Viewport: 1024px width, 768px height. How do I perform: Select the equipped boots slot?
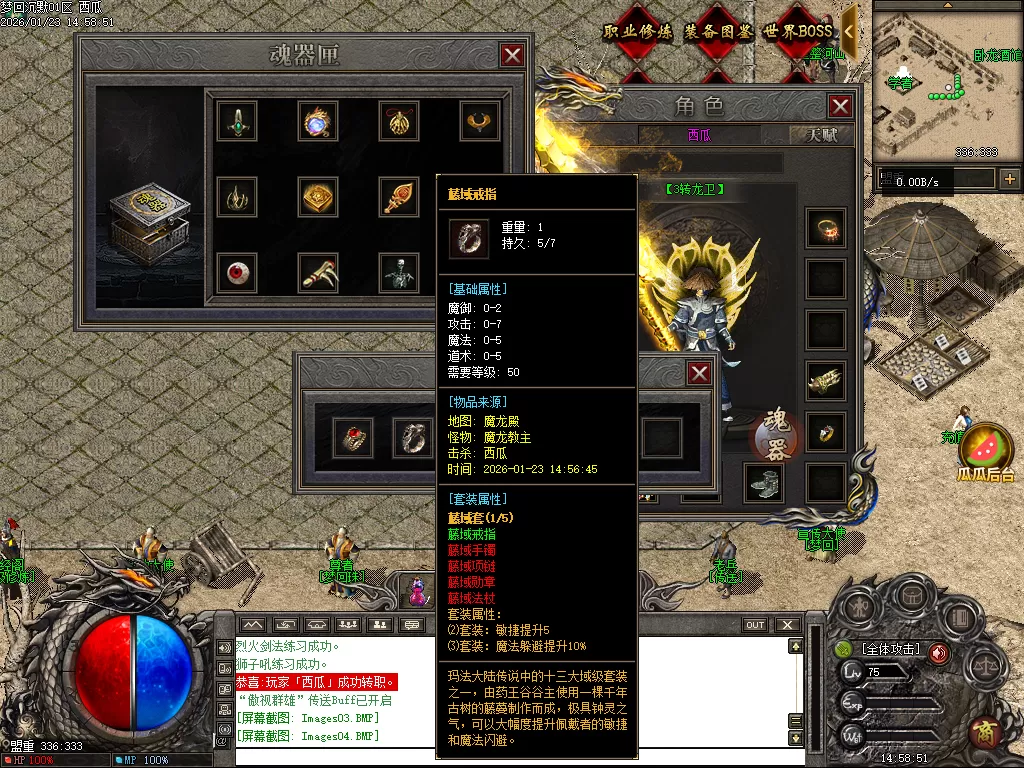[763, 482]
